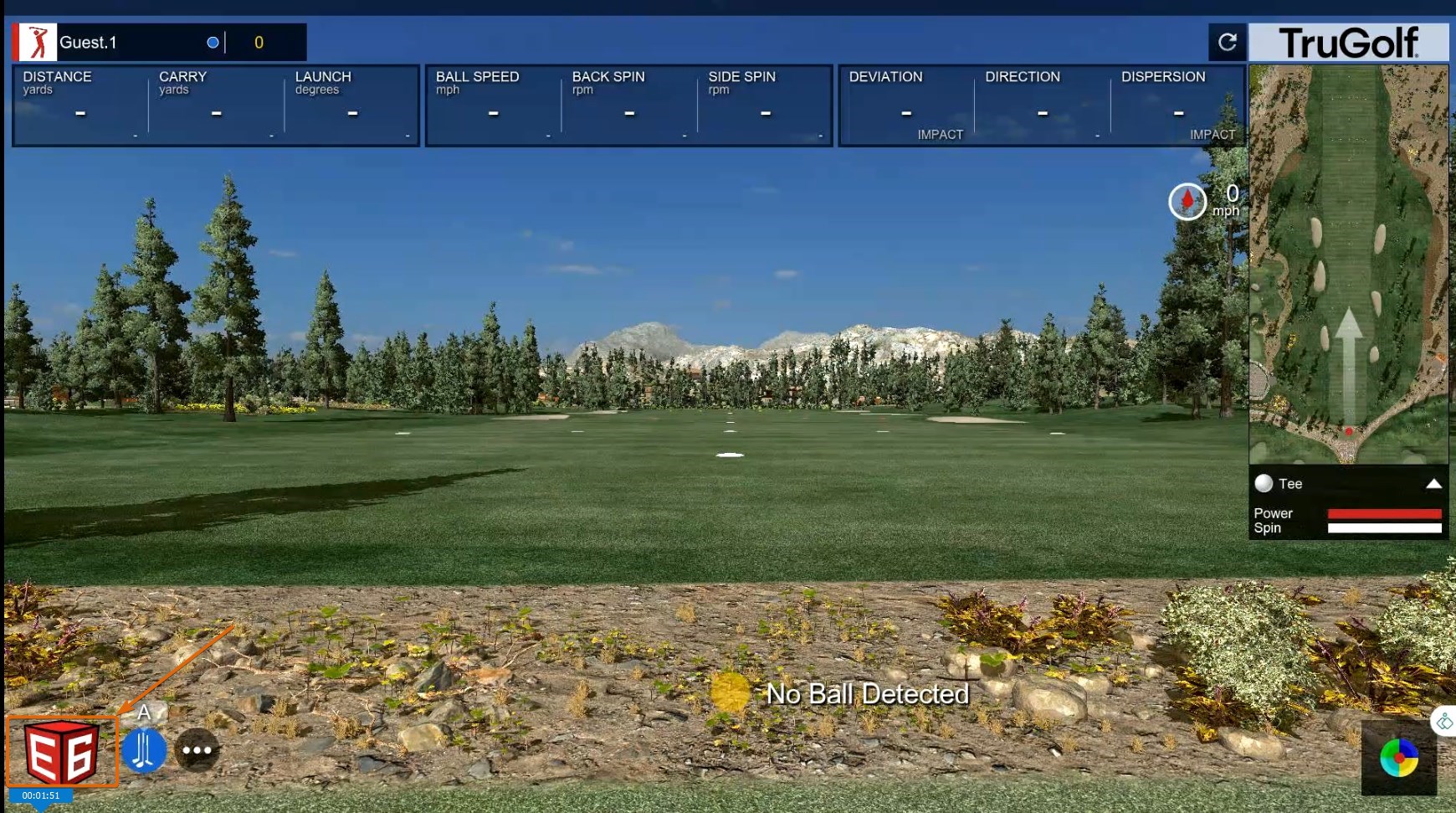Open the colorful circle overlay icon
This screenshot has height=813, width=1456.
point(1398,758)
